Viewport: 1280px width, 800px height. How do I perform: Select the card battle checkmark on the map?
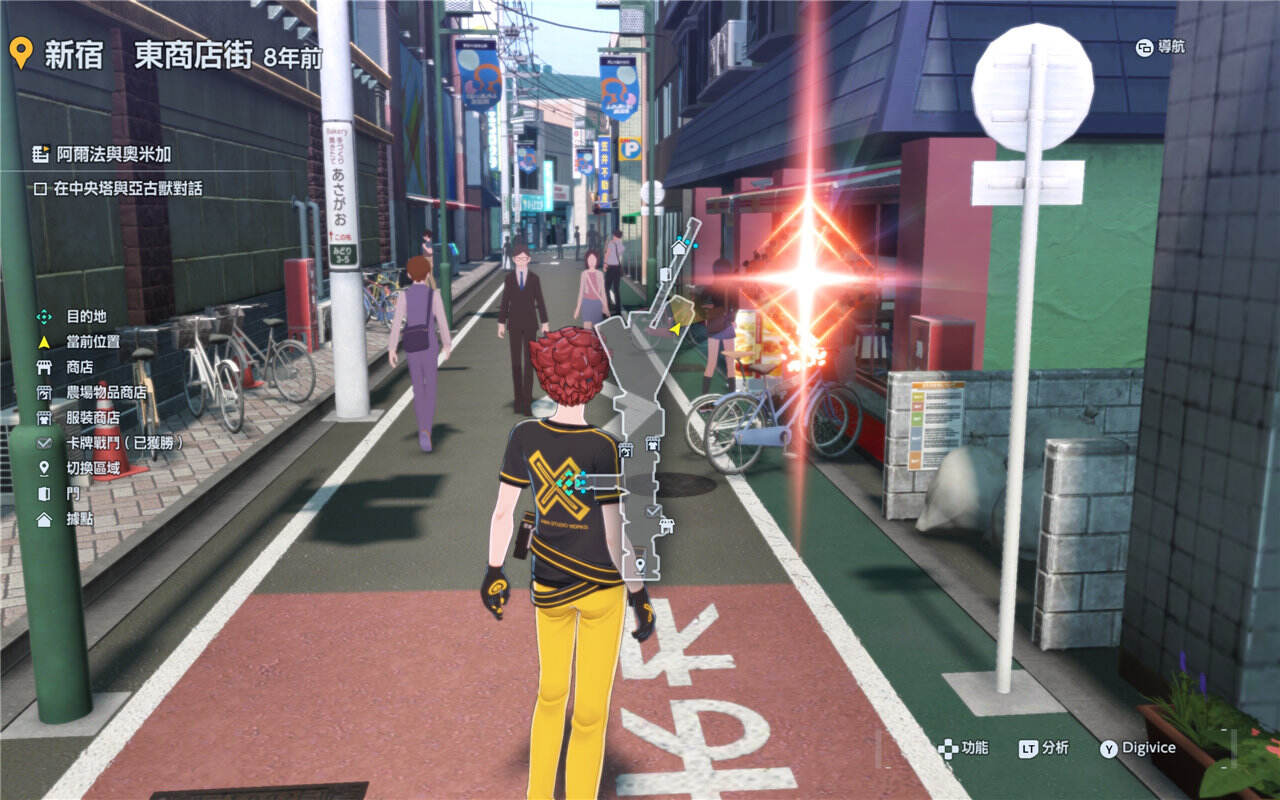tap(653, 511)
